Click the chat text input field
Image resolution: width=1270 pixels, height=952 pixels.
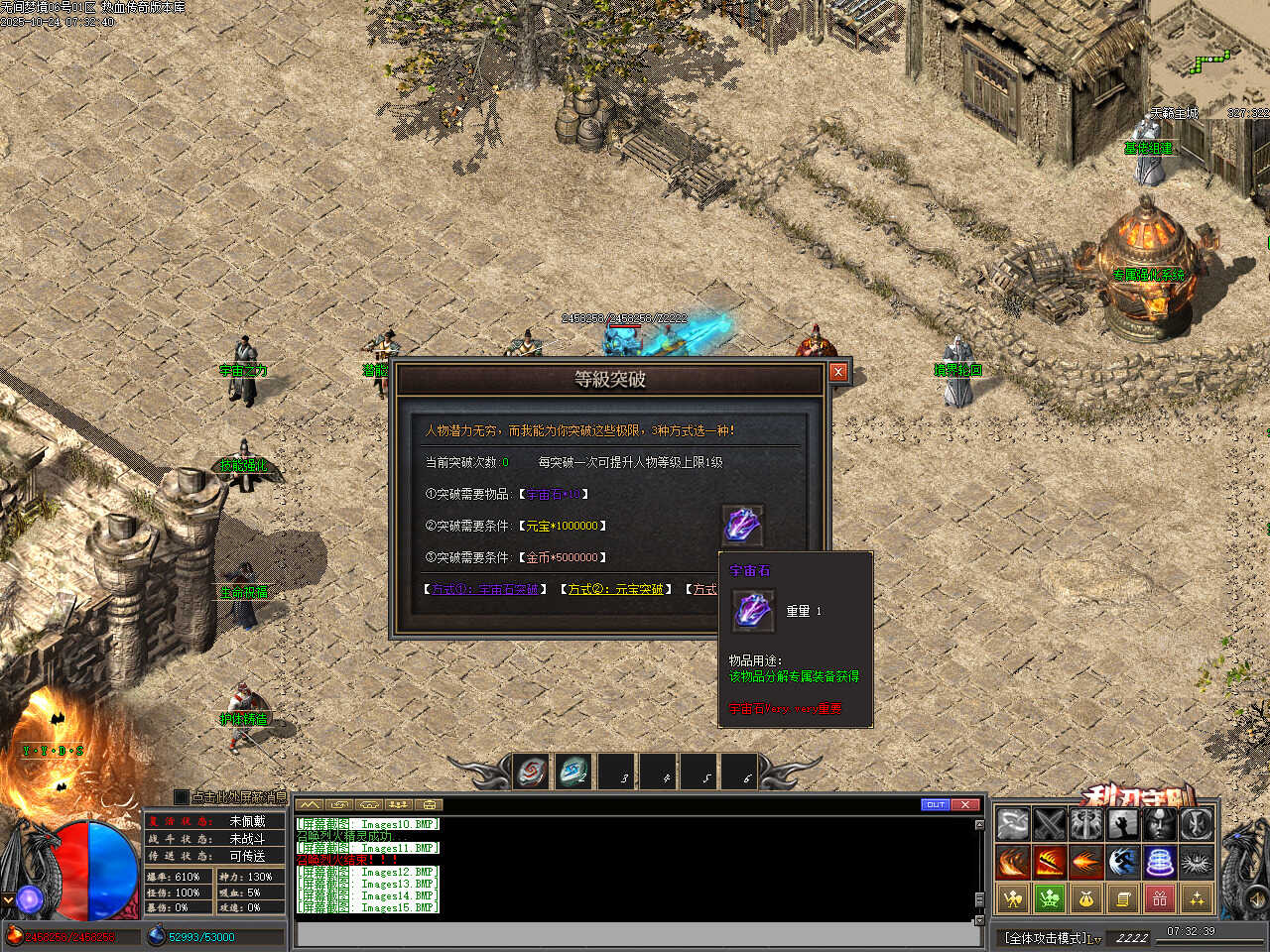pos(635,934)
